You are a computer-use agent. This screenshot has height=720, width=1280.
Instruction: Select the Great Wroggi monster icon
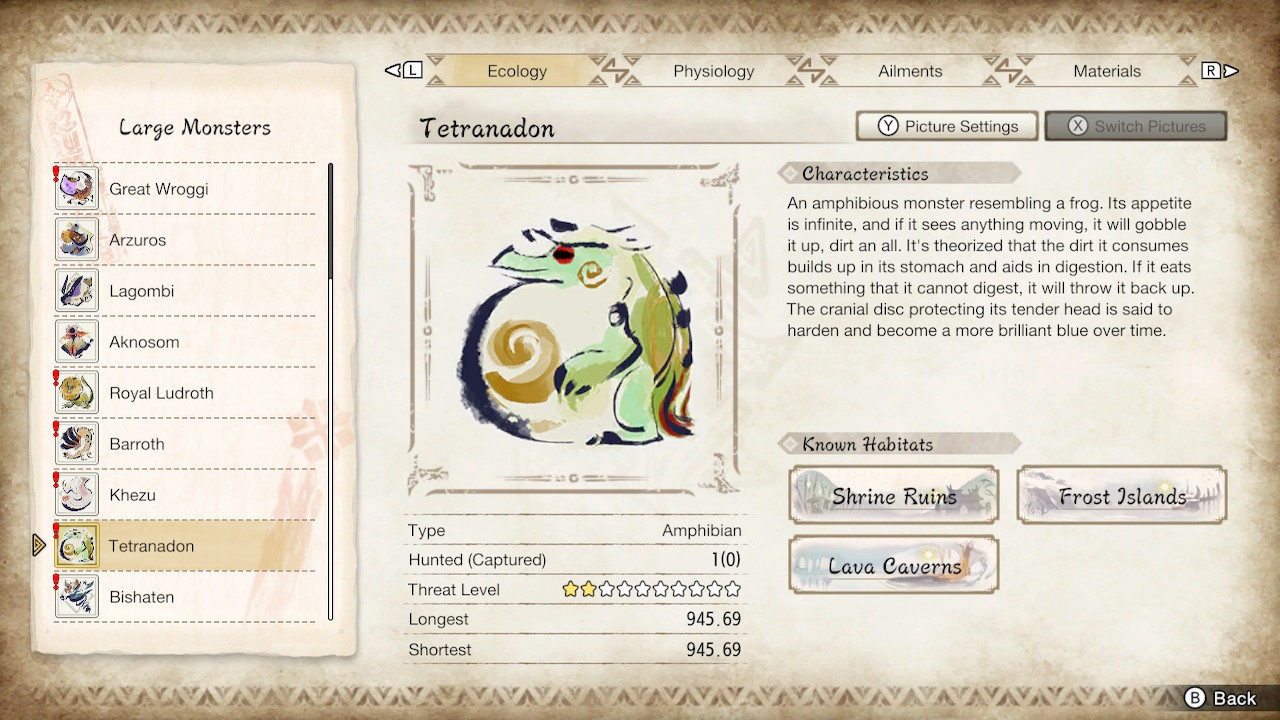(x=76, y=188)
